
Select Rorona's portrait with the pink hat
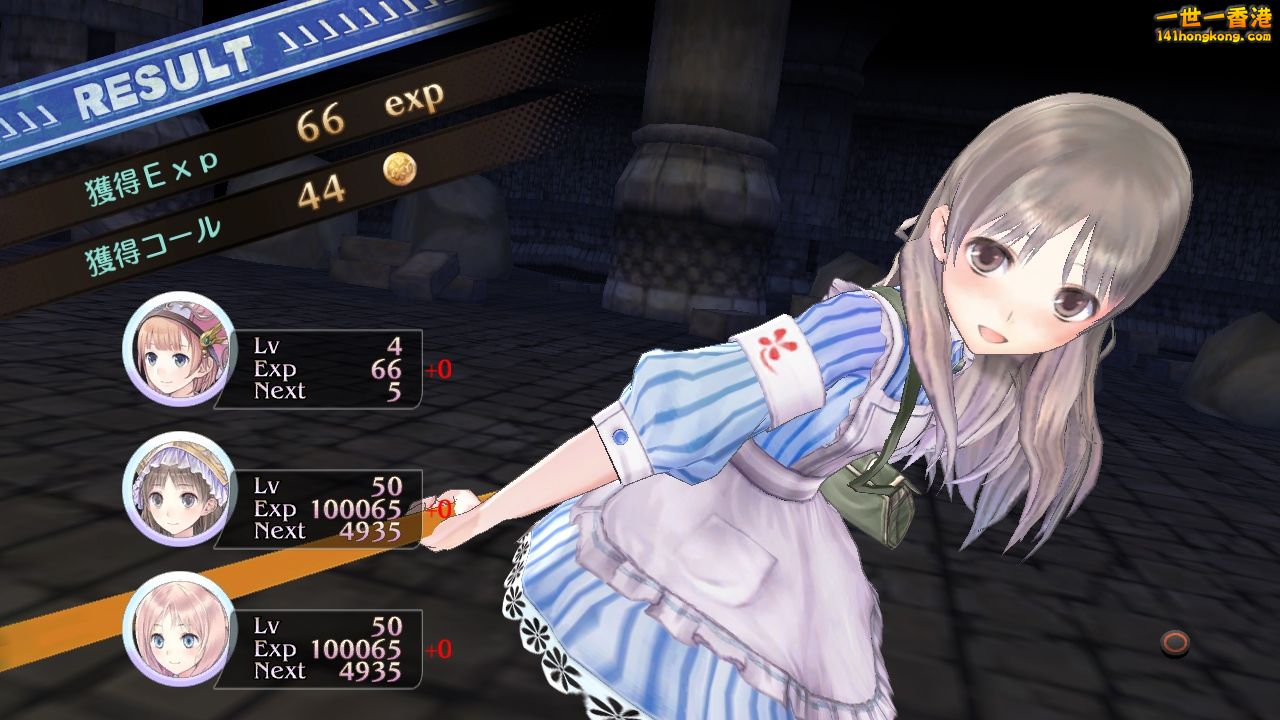(x=179, y=349)
